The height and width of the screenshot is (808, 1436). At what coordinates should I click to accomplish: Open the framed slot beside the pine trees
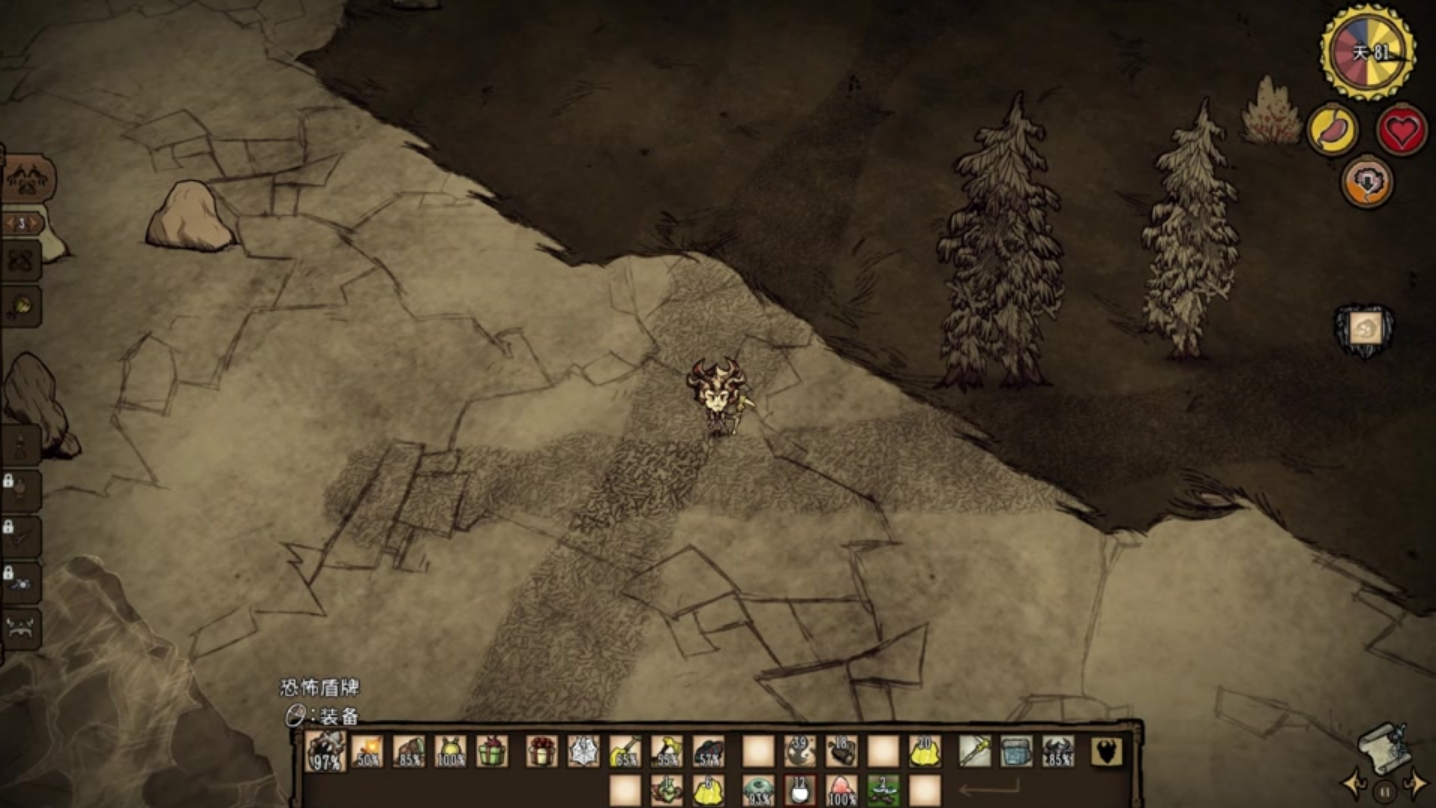[1365, 329]
